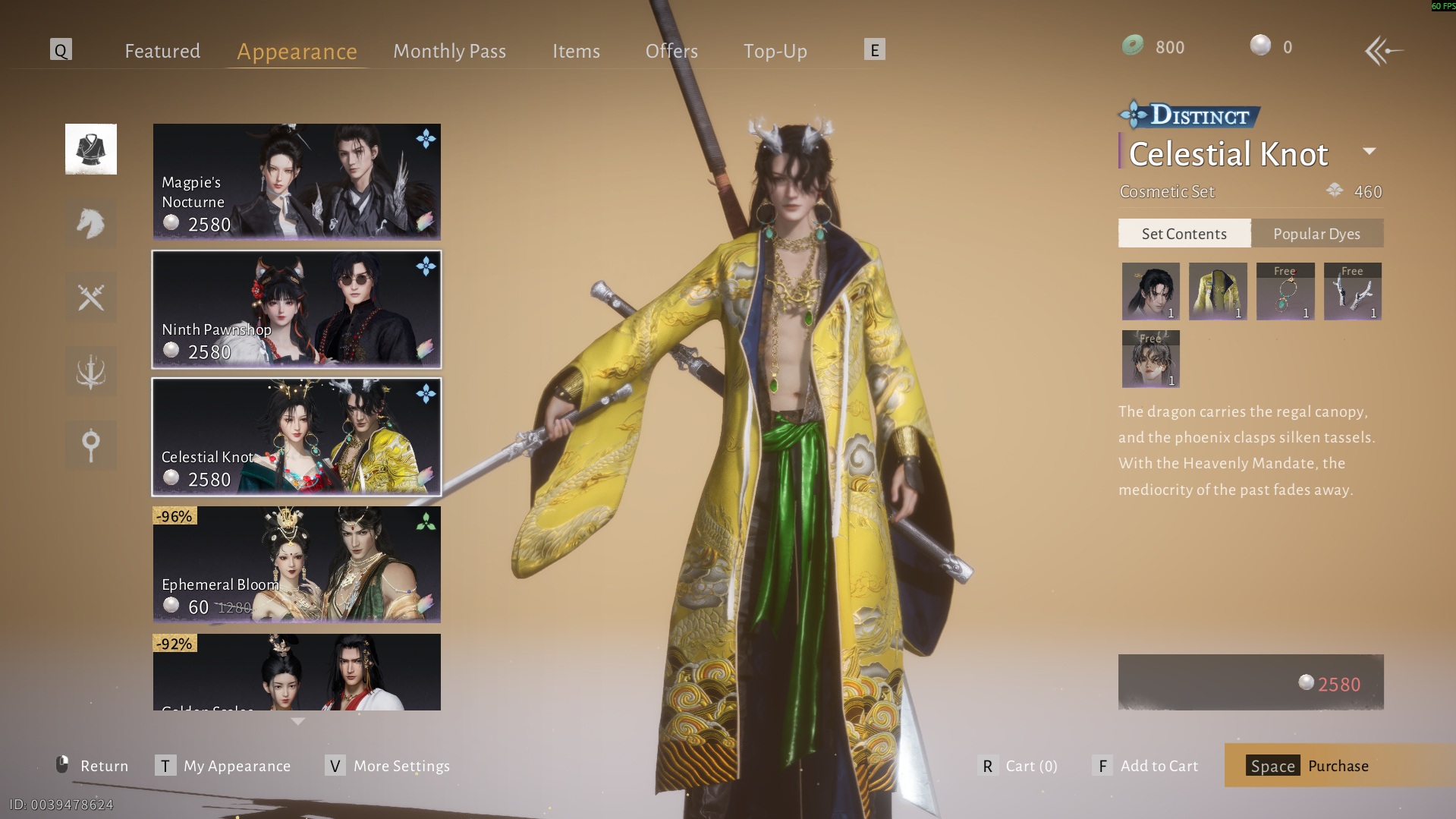Open the Celestial Knot dropdown arrow
Screen dimensions: 1456x819
coord(1370,151)
